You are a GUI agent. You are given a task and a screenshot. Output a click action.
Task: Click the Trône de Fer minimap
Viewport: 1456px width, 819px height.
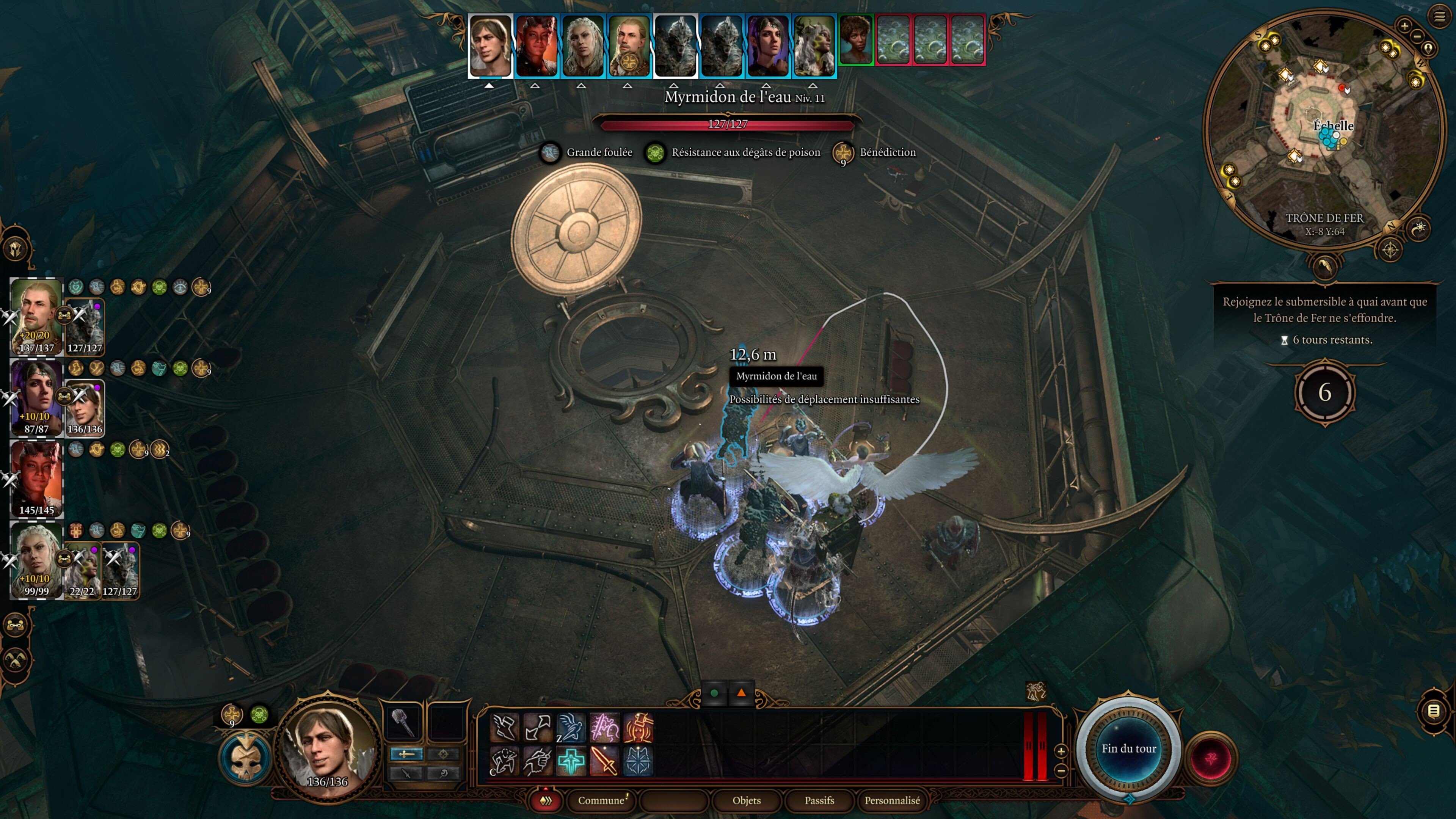(1323, 130)
